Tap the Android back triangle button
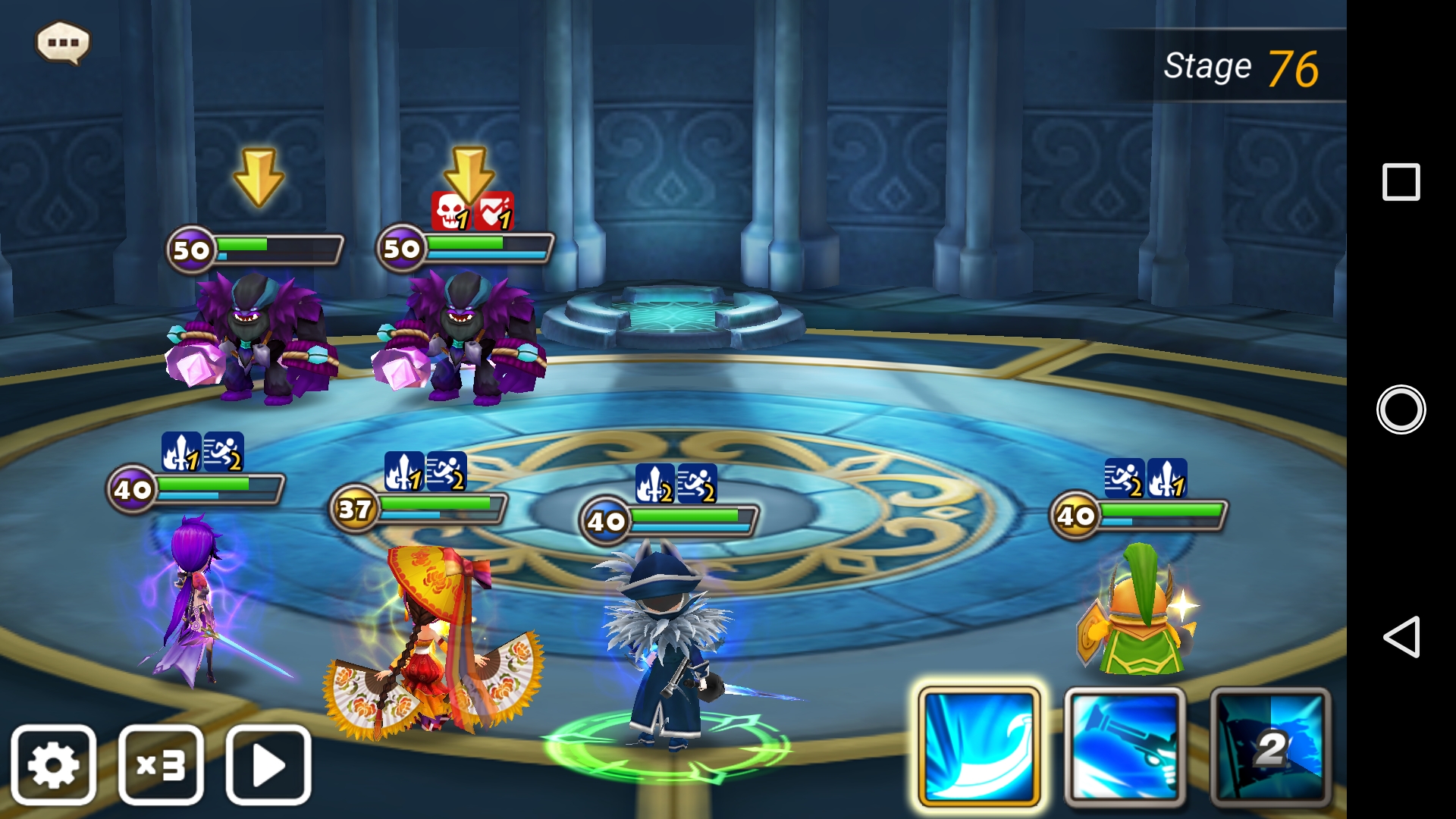The width and height of the screenshot is (1456, 819). click(x=1401, y=636)
